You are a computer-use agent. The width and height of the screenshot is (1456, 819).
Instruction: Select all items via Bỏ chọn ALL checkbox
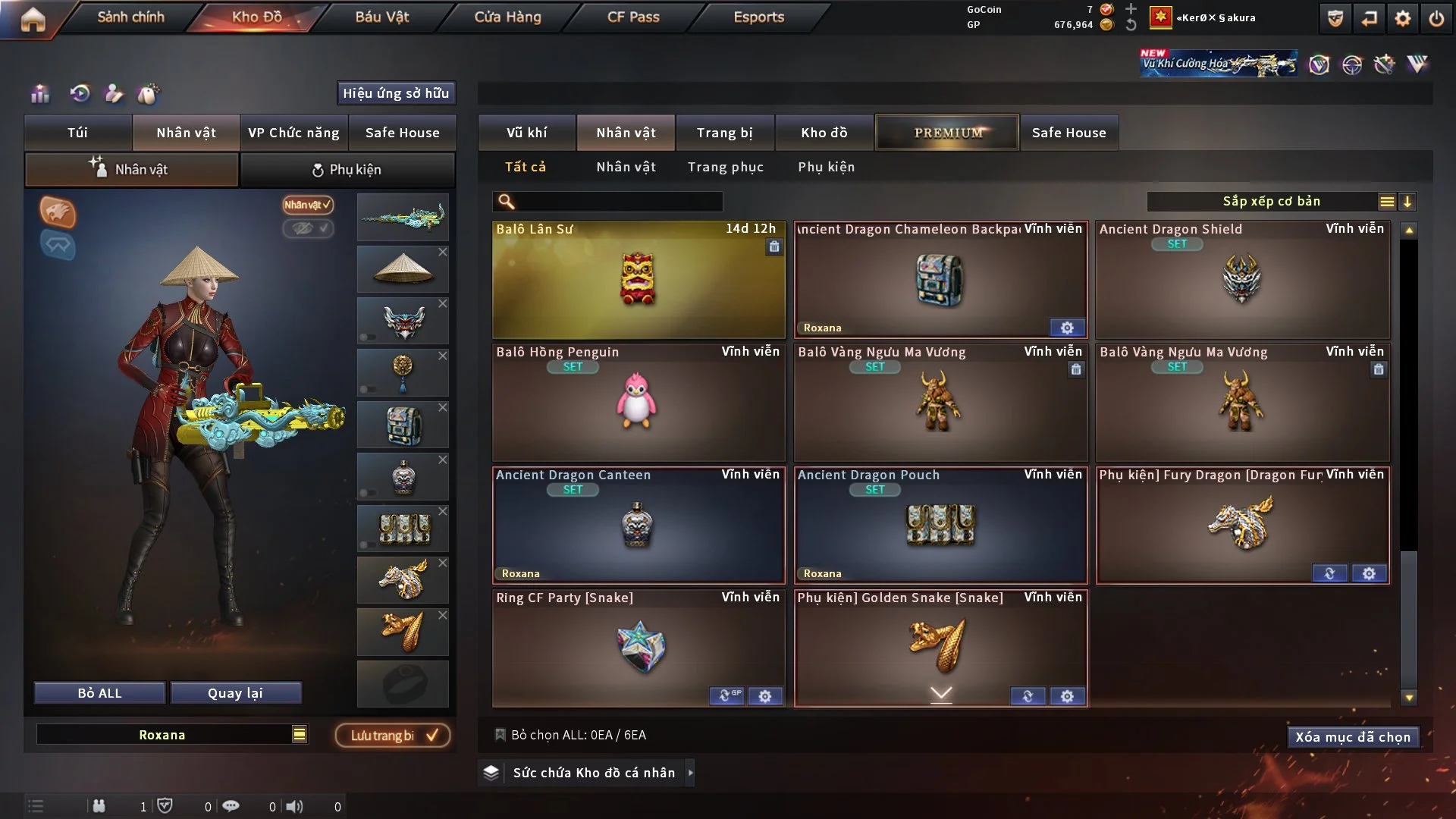pos(500,734)
